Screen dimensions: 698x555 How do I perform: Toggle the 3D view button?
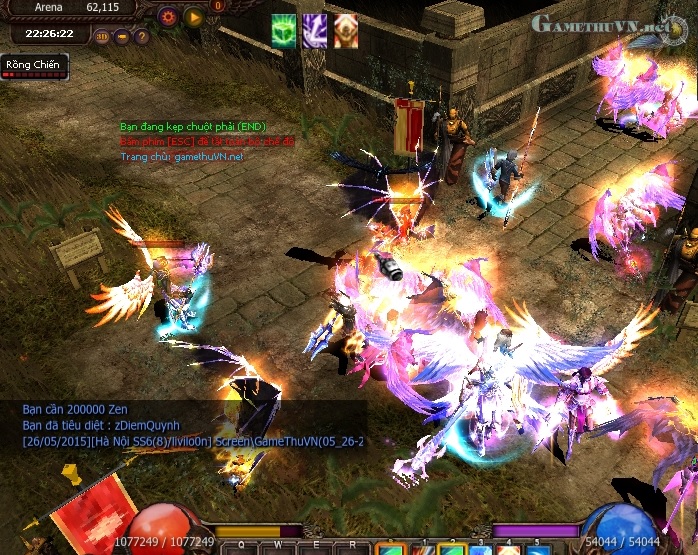[102, 37]
